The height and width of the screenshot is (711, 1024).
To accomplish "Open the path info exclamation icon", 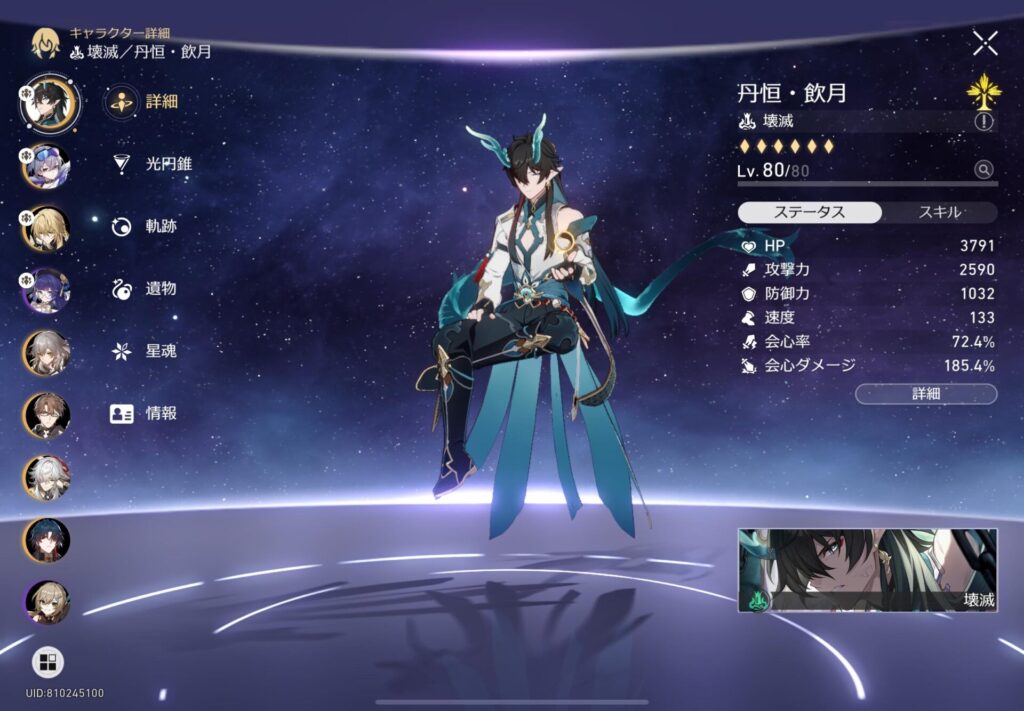I will tap(984, 121).
